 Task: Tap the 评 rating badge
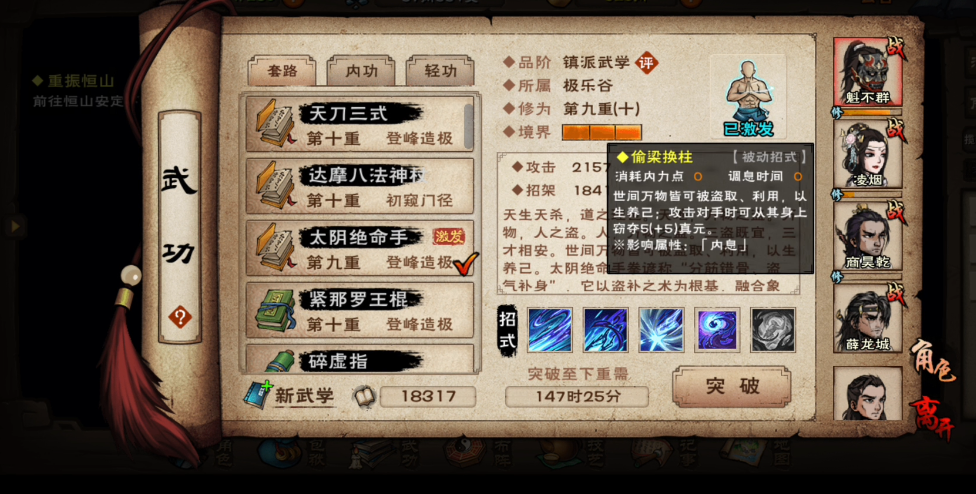pos(648,62)
